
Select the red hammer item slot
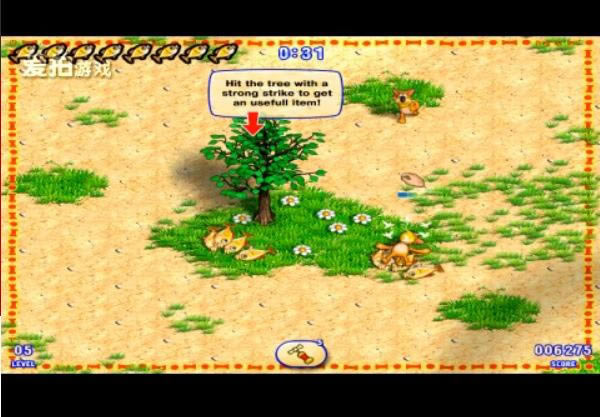click(299, 352)
